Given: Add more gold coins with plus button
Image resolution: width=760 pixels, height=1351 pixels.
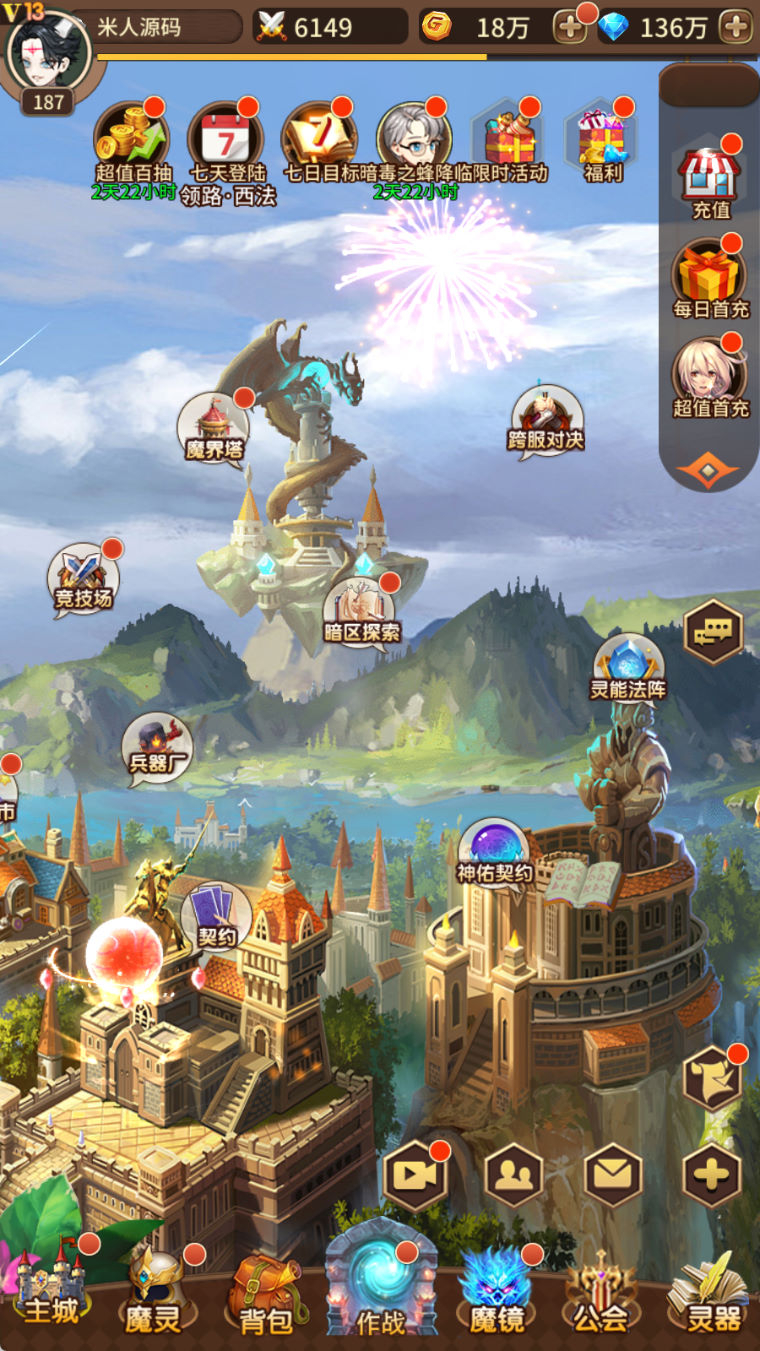Looking at the screenshot, I should pyautogui.click(x=570, y=27).
